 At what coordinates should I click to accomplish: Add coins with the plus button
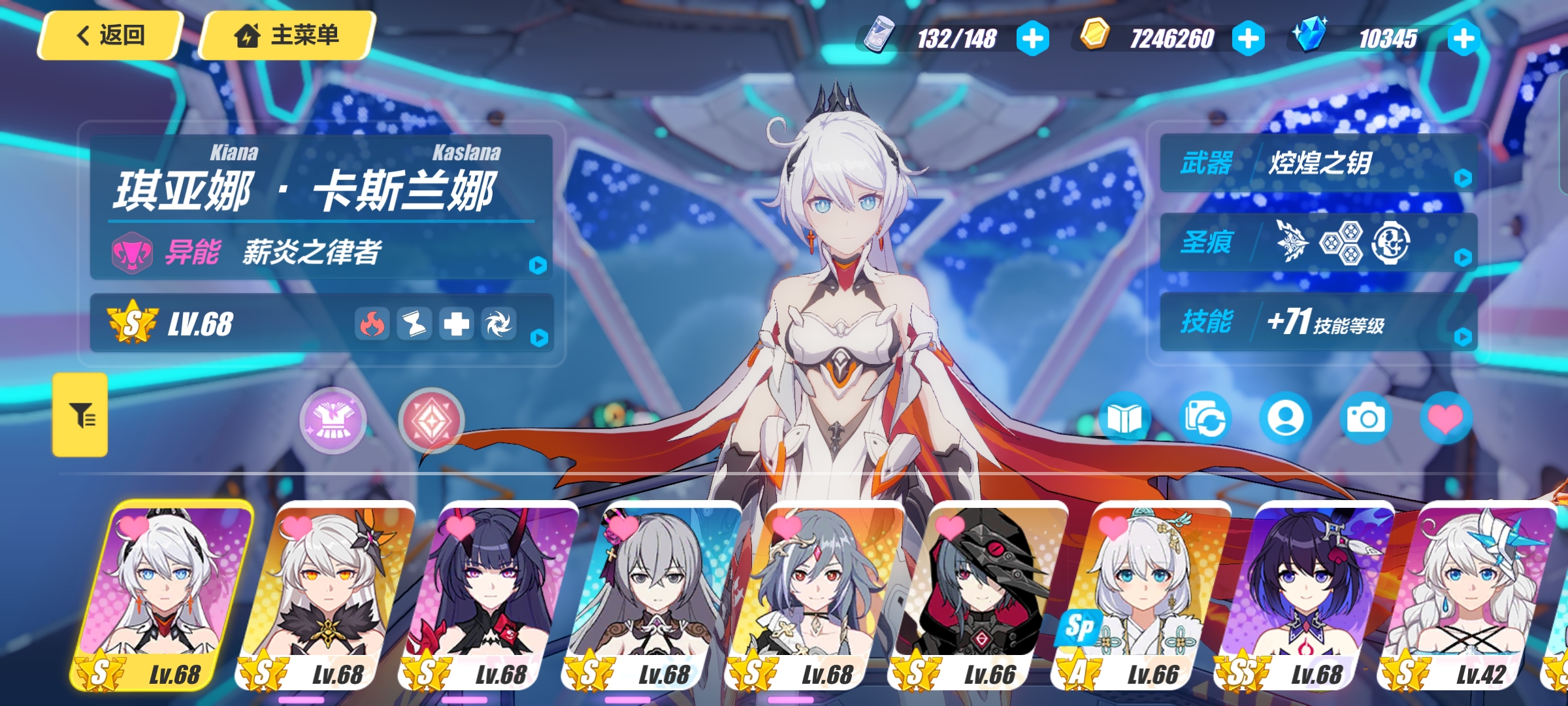click(x=1248, y=39)
